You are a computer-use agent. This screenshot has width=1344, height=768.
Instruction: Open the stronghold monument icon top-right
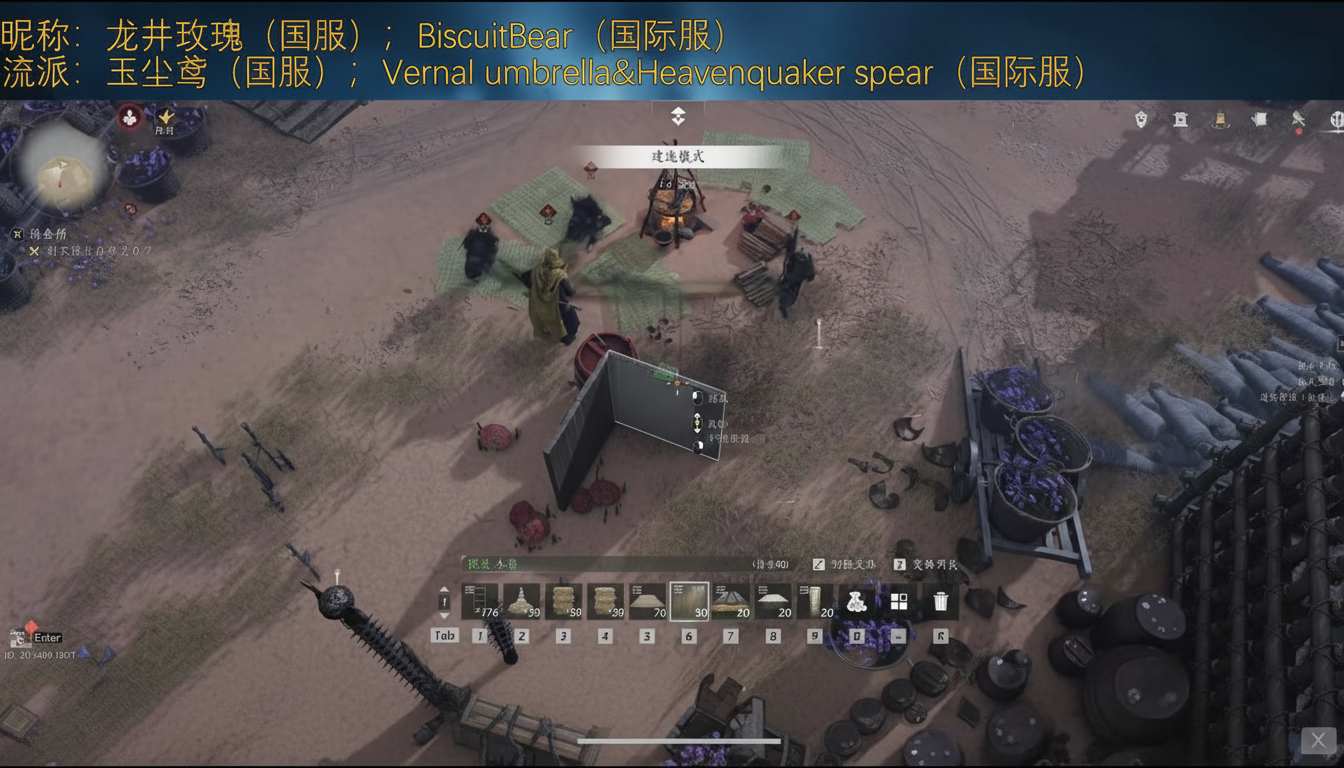tap(1180, 118)
